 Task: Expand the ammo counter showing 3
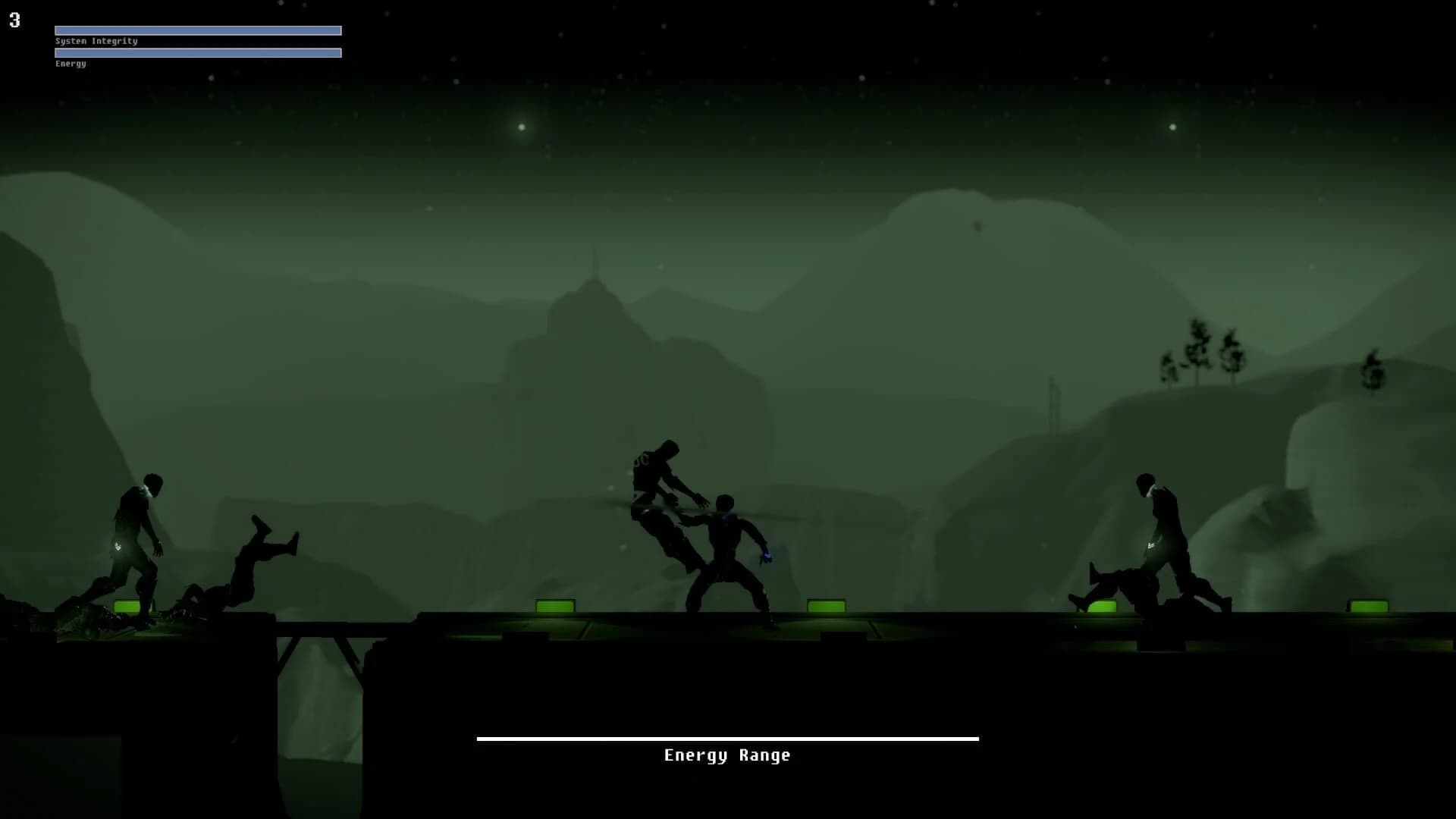pos(14,19)
